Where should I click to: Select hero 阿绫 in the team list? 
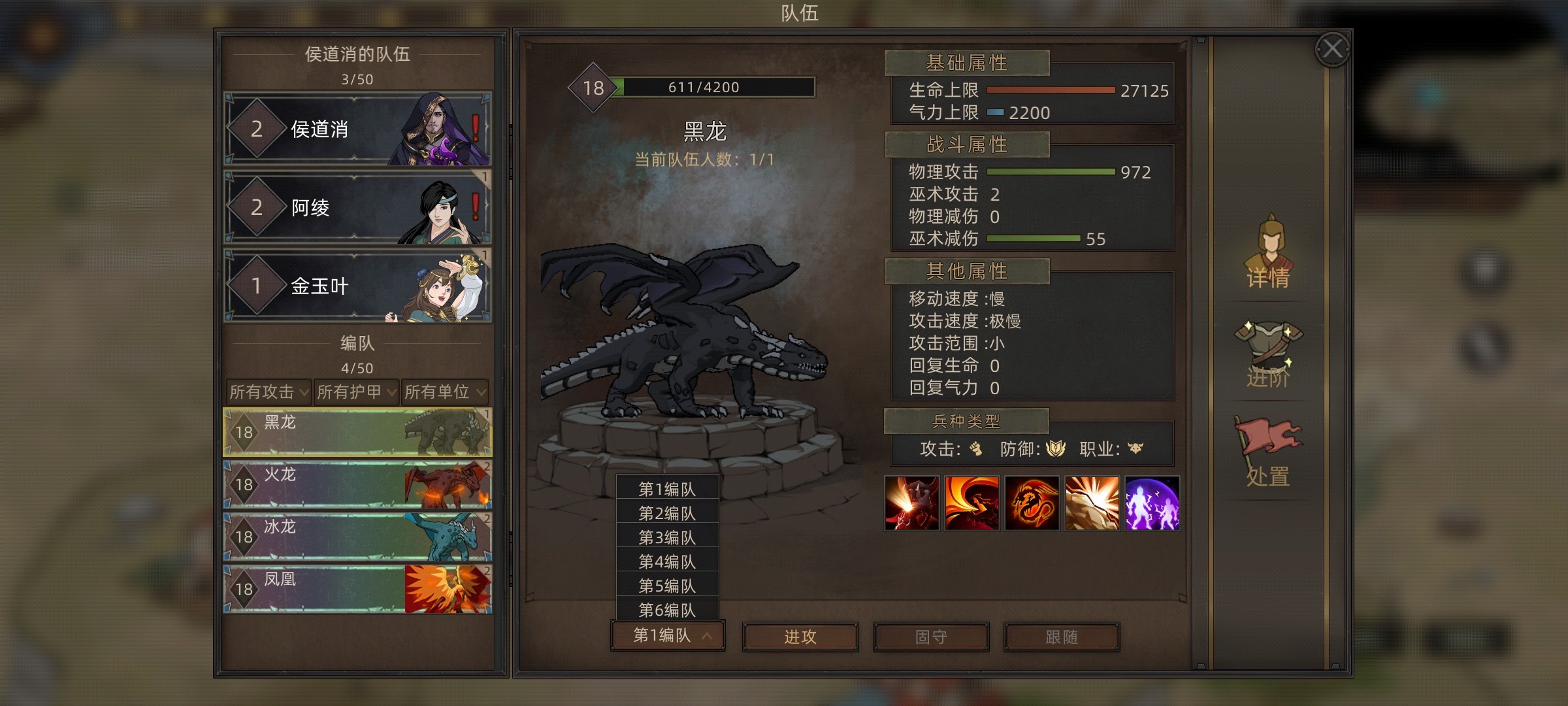tap(357, 207)
